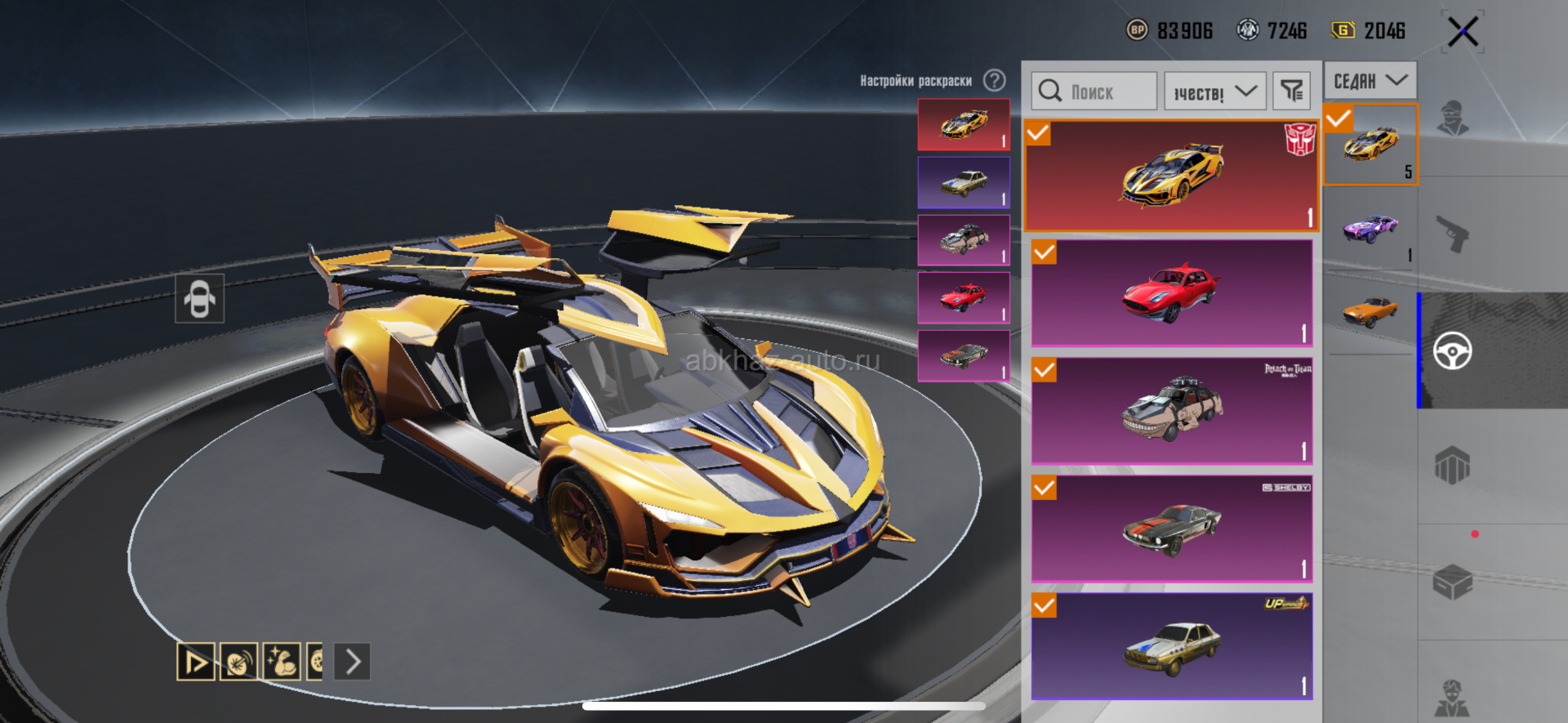The image size is (1568, 723).
Task: Open the quality sort dropdown
Action: click(1214, 91)
